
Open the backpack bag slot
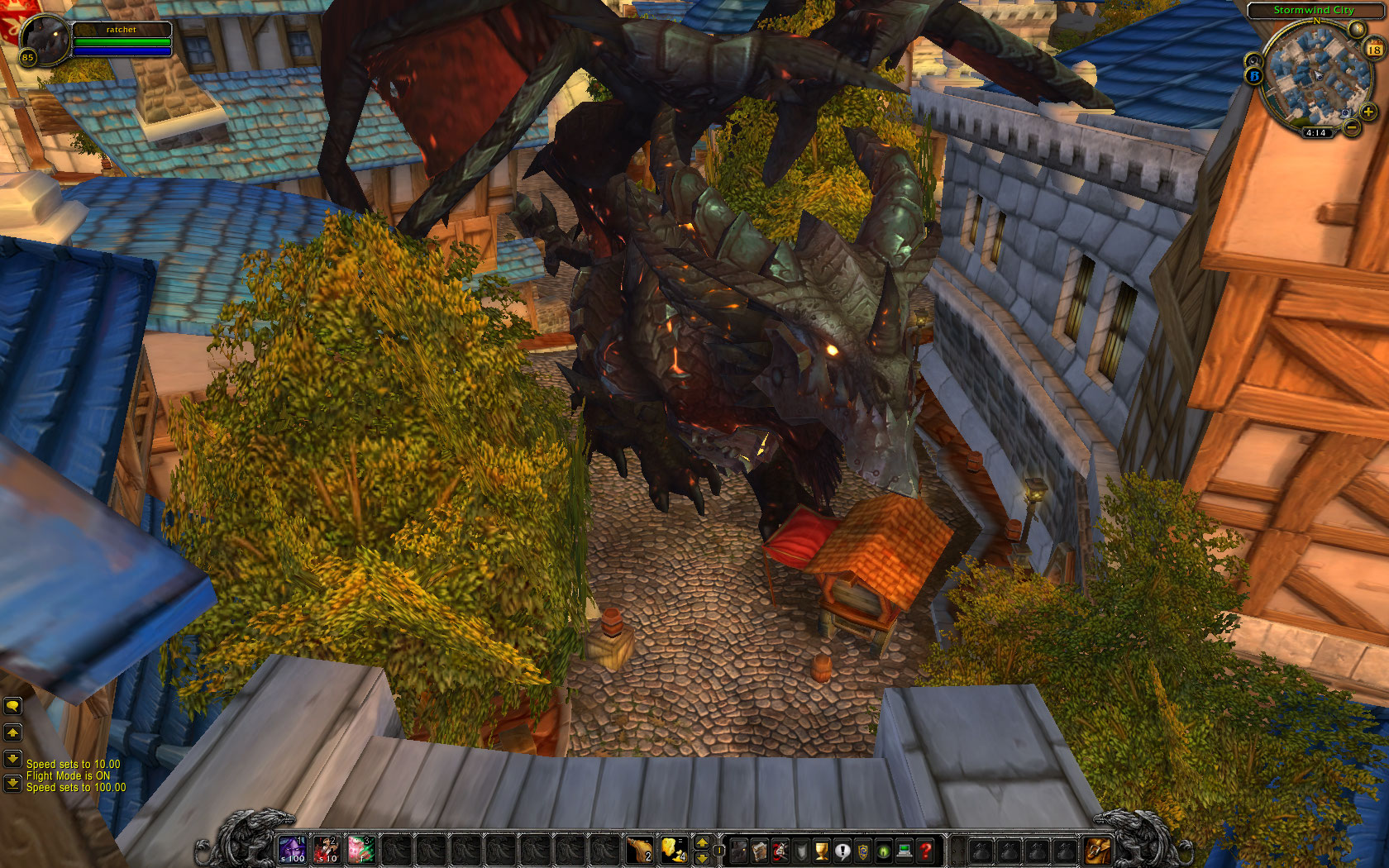pyautogui.click(x=1098, y=850)
